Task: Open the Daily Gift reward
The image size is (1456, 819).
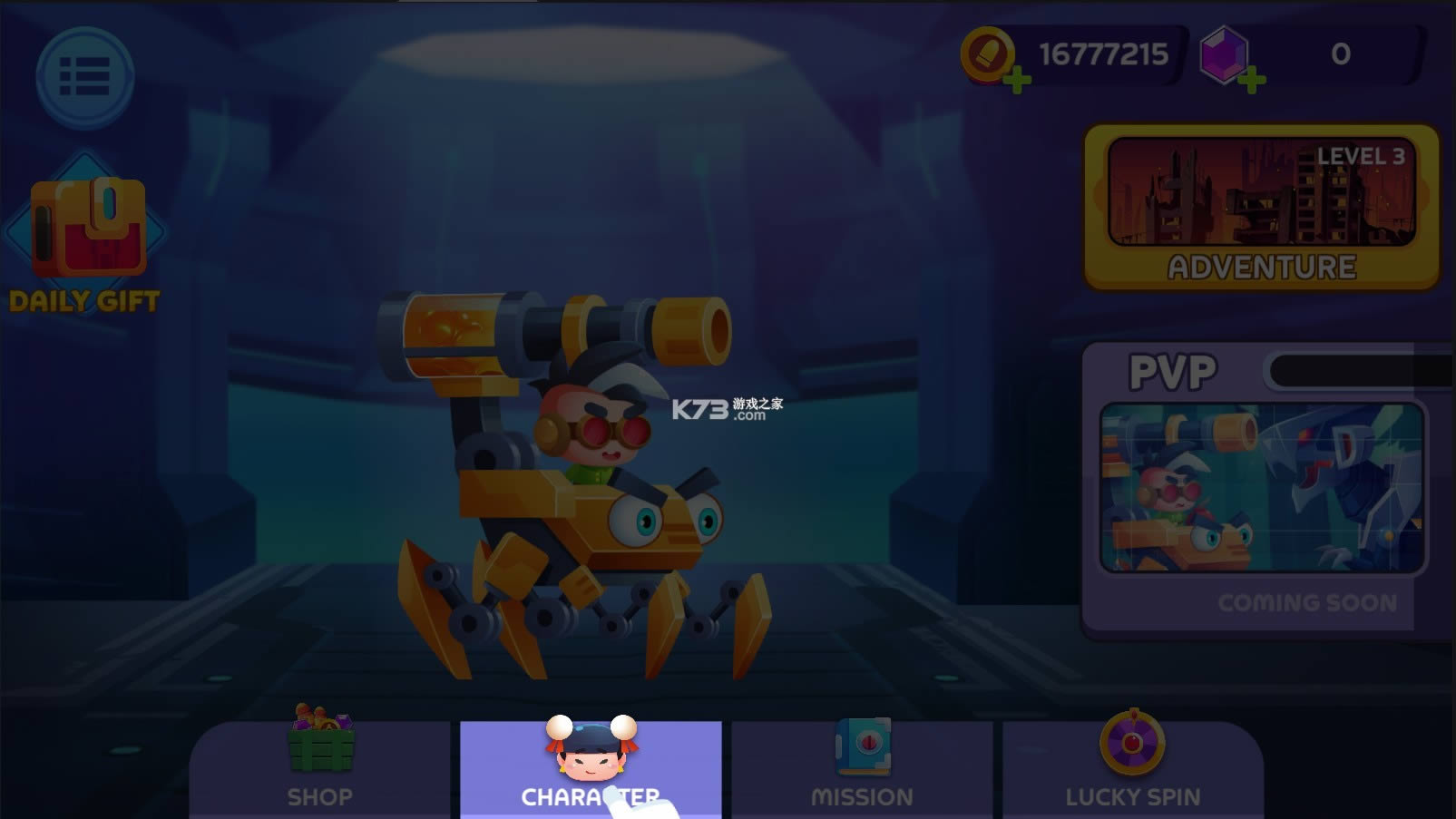Action: (86, 231)
